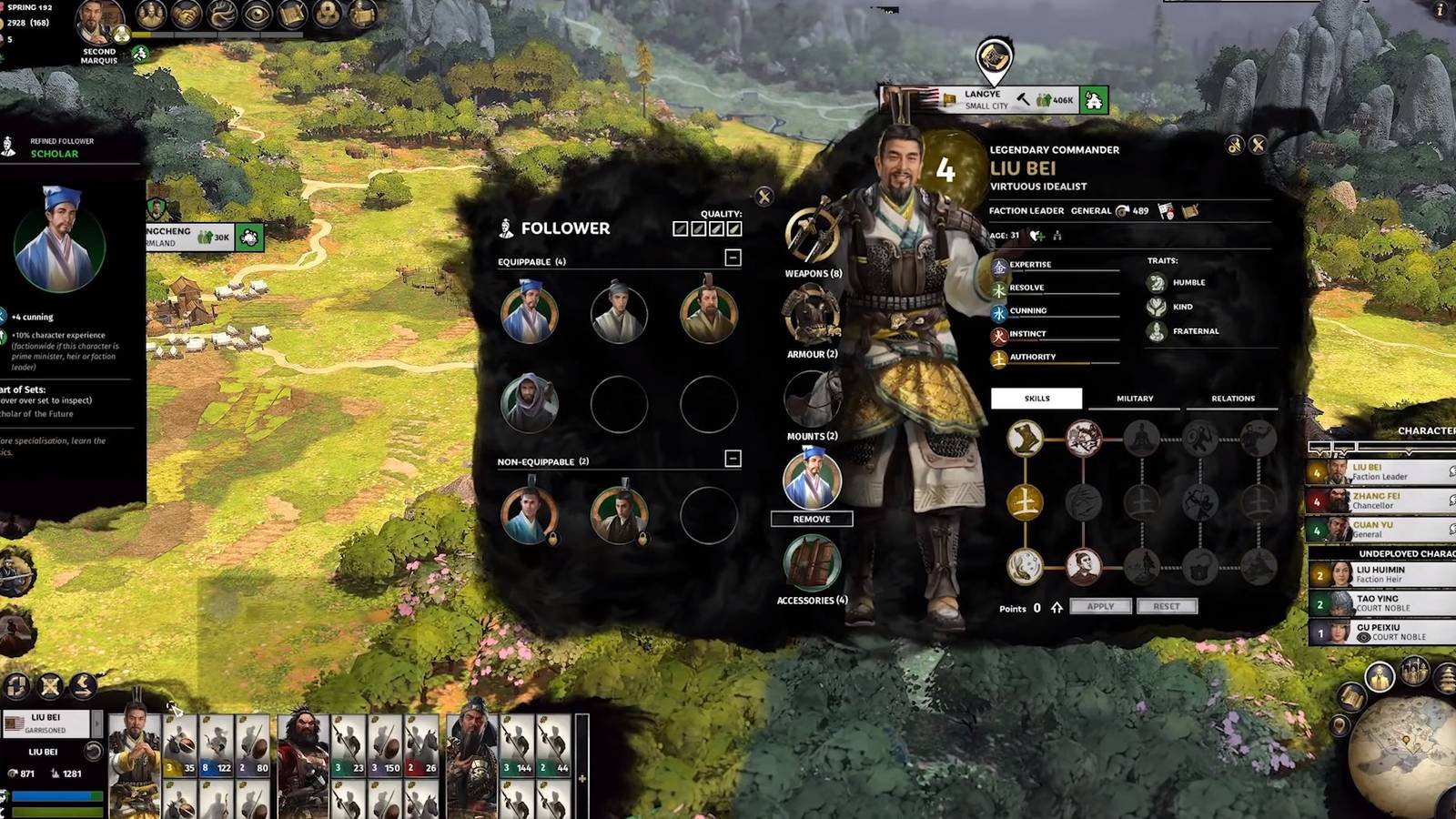Viewport: 1456px width, 819px height.
Task: Open the Mounts equipment slot
Action: tap(812, 399)
